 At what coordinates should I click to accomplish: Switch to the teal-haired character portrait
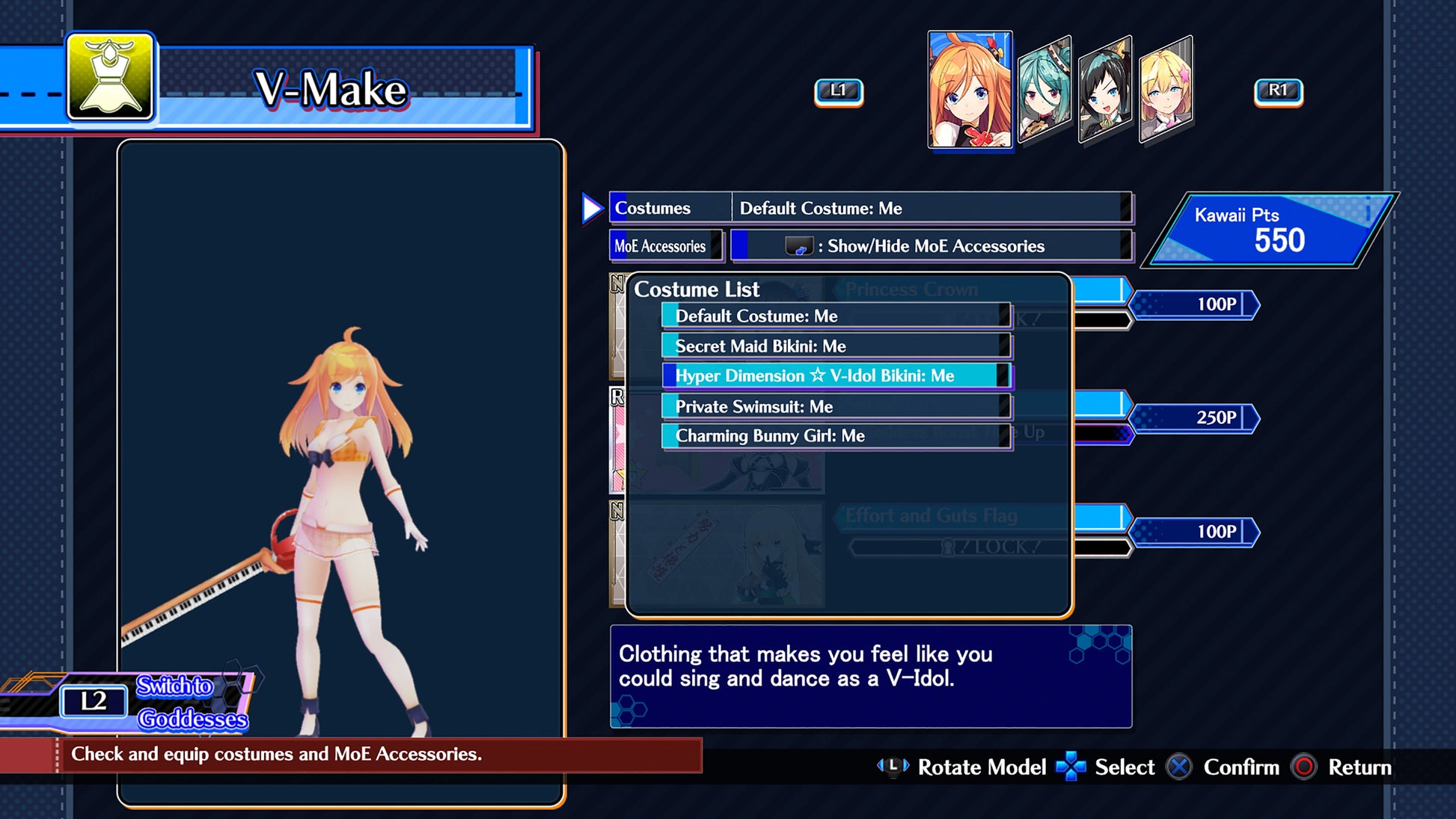(1044, 90)
